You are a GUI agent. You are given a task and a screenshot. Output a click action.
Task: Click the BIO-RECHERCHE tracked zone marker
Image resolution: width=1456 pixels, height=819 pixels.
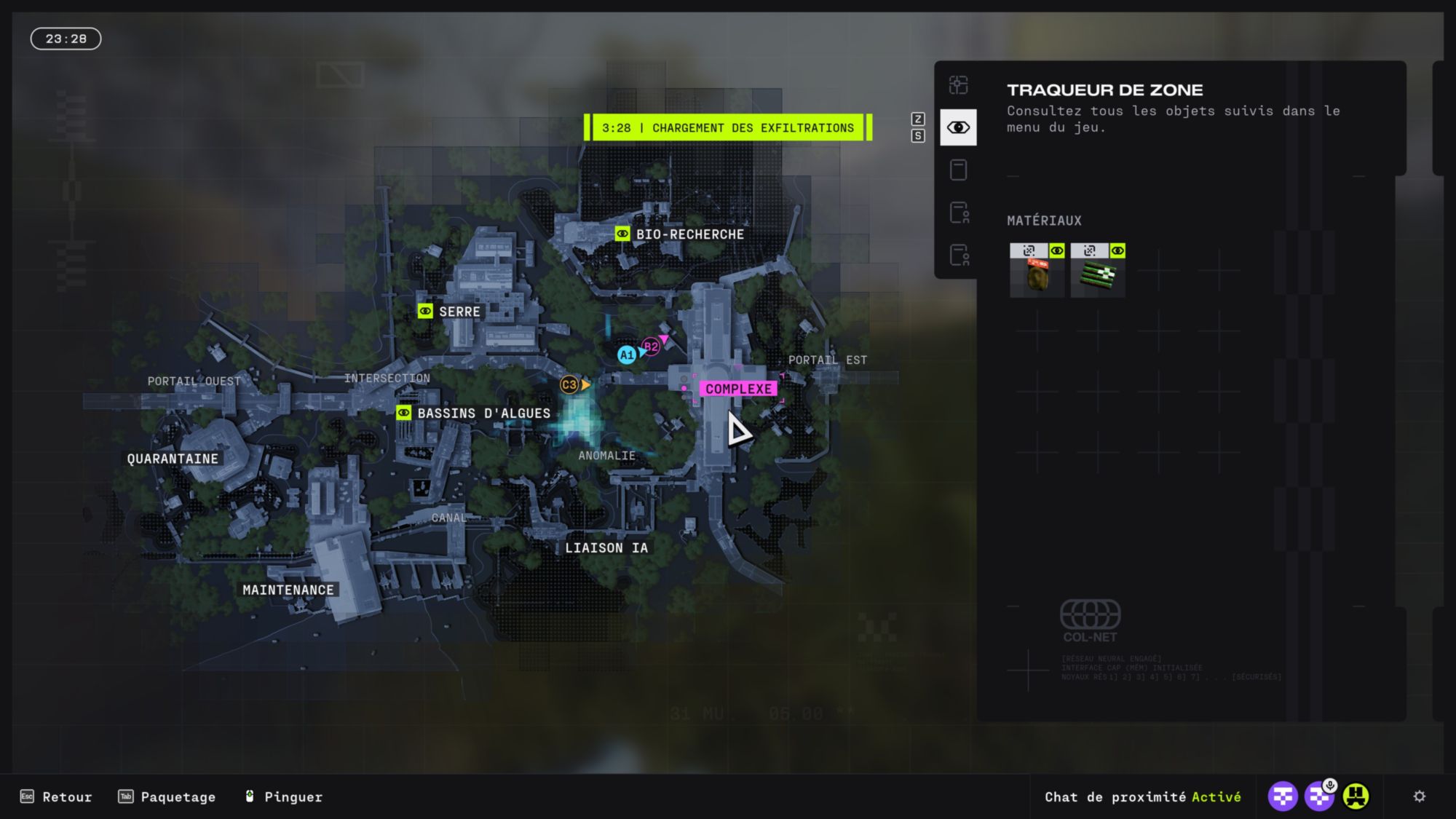[622, 234]
